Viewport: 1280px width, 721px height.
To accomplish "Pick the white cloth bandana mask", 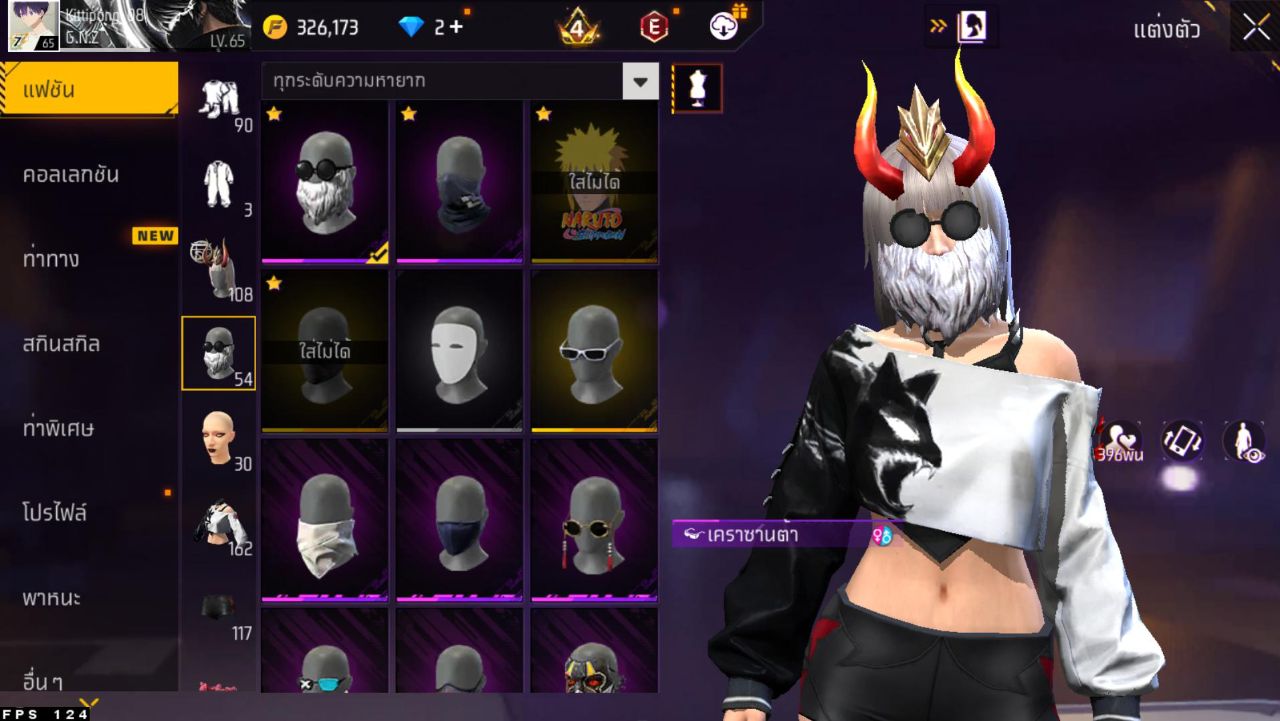I will point(325,520).
